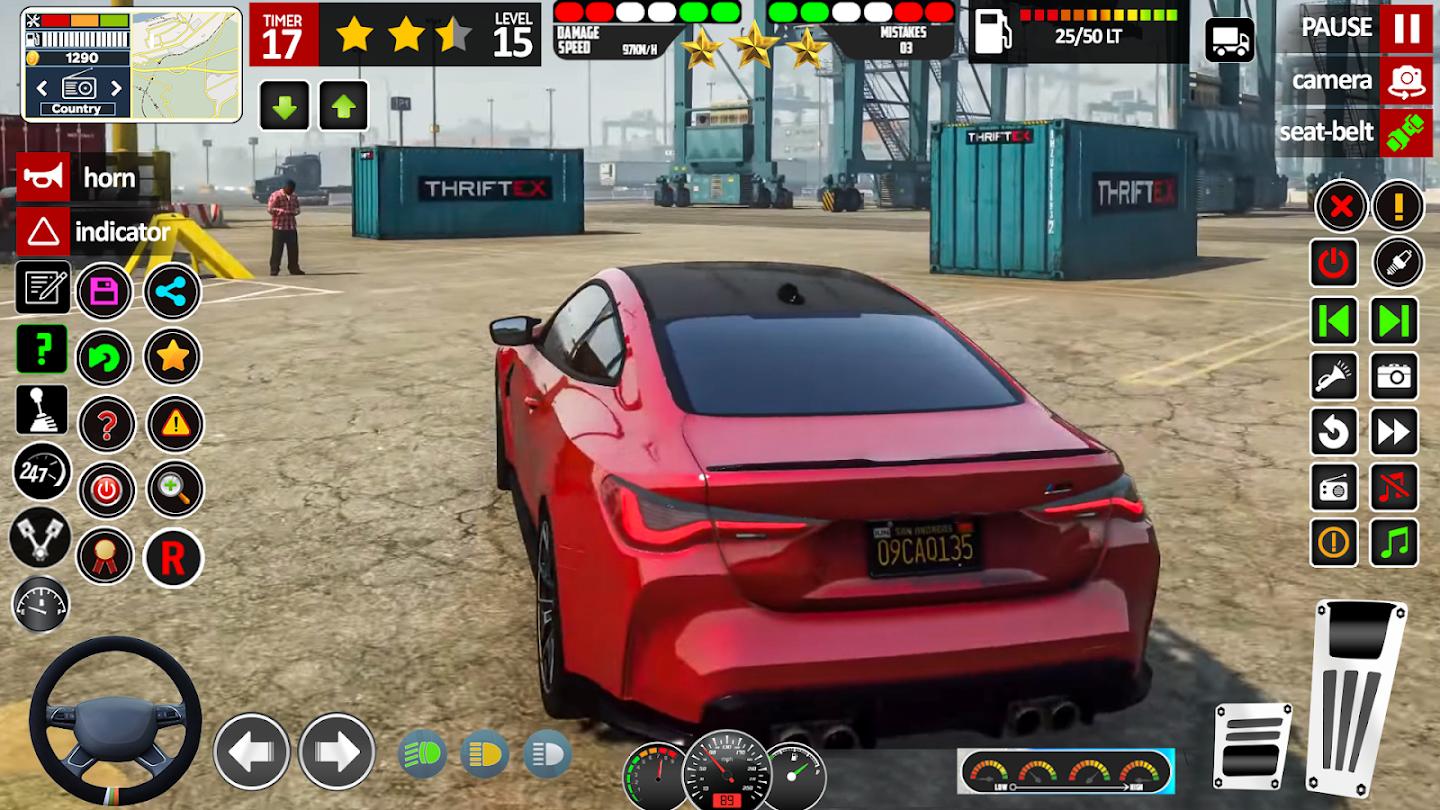Open the minimap
The width and height of the screenshot is (1440, 810).
click(x=186, y=64)
